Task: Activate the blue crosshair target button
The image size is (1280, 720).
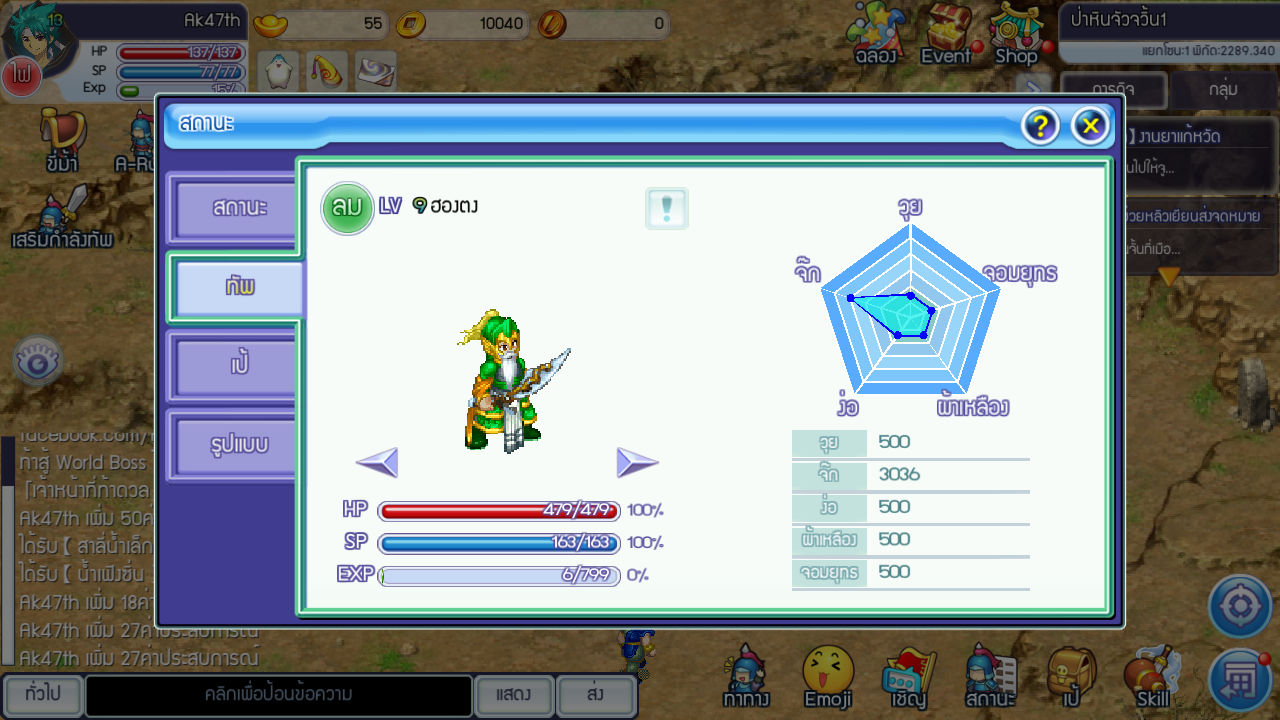Action: pos(1240,607)
